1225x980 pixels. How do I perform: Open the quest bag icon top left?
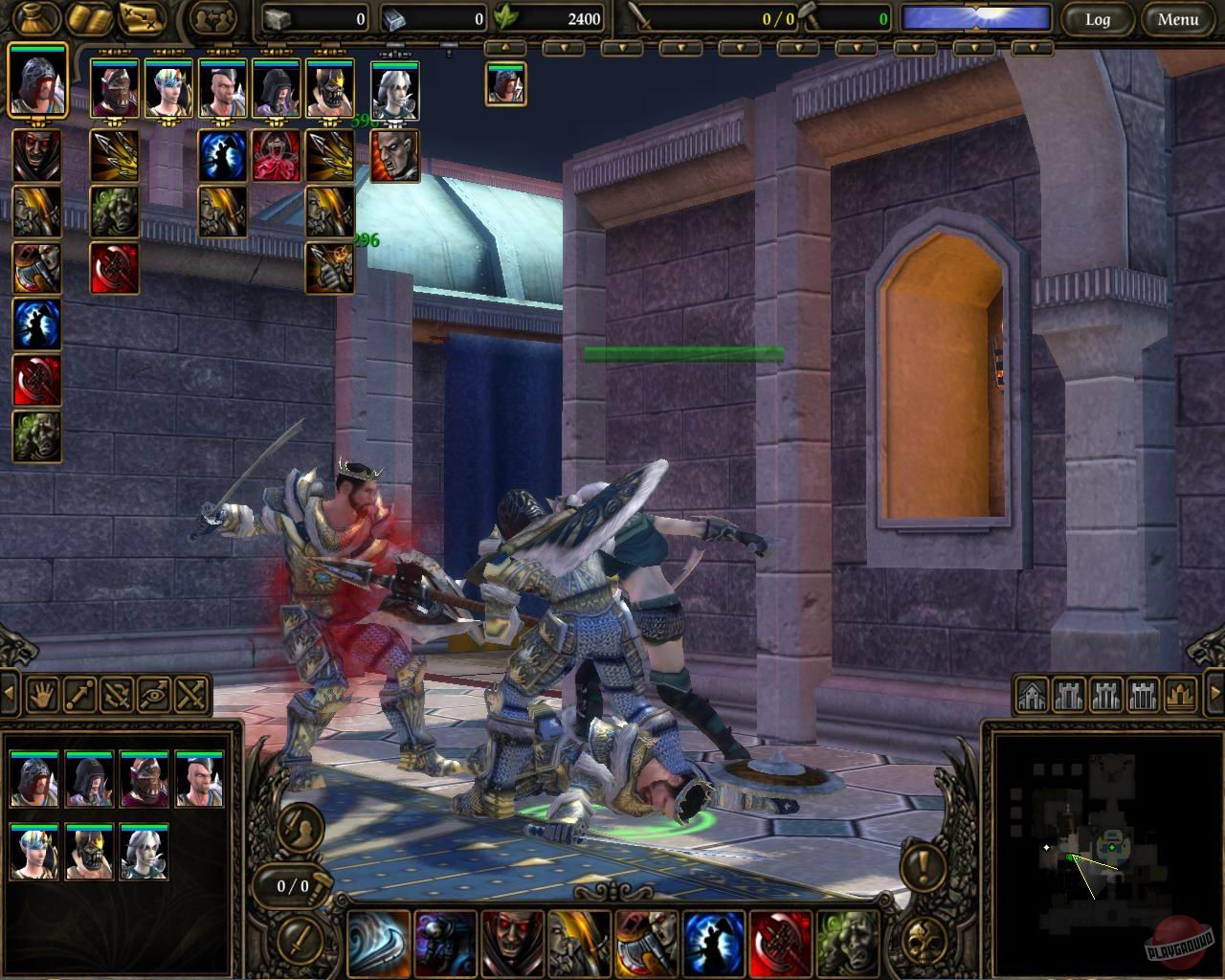33,19
